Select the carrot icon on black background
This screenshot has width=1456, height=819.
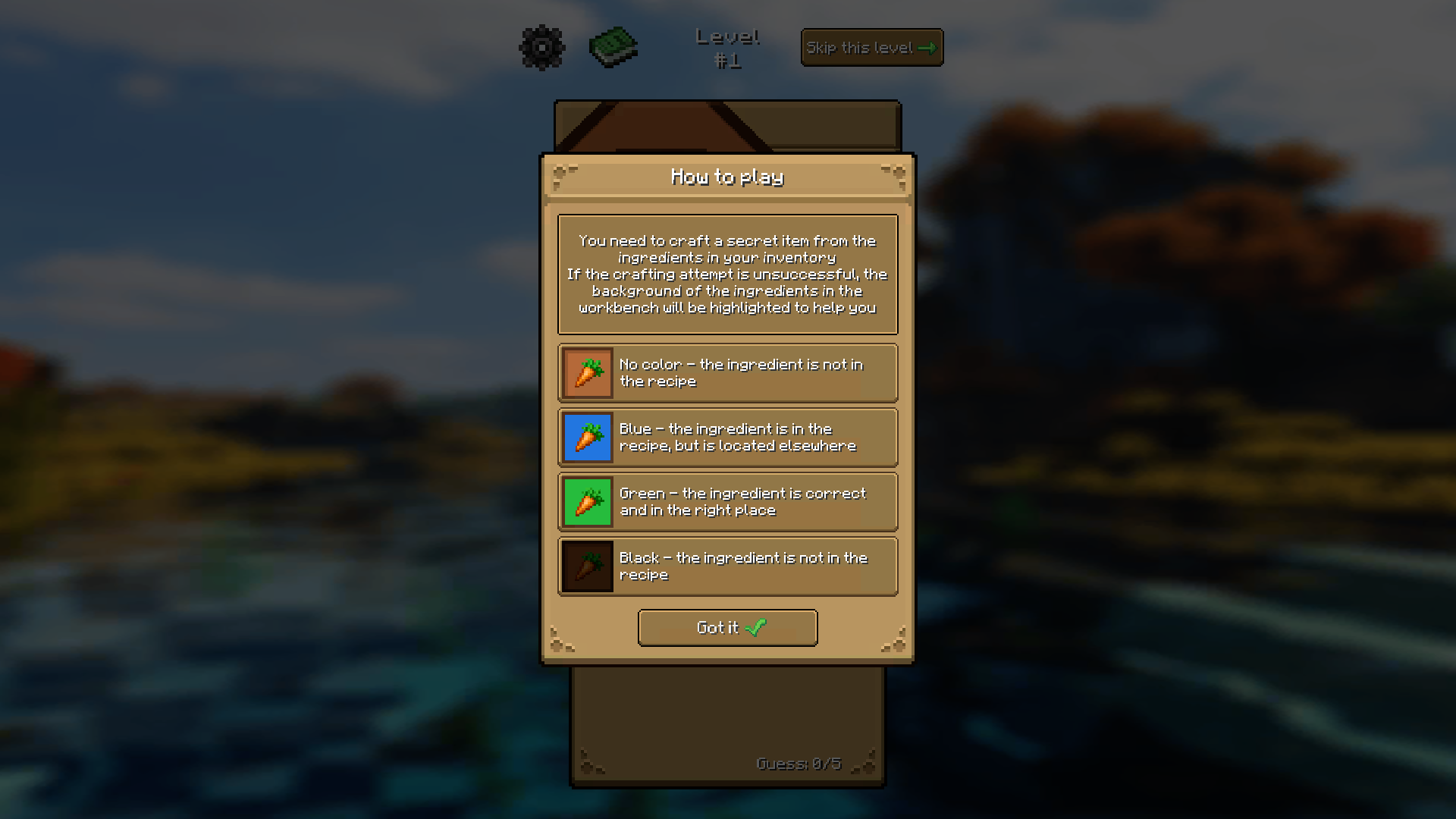(586, 566)
